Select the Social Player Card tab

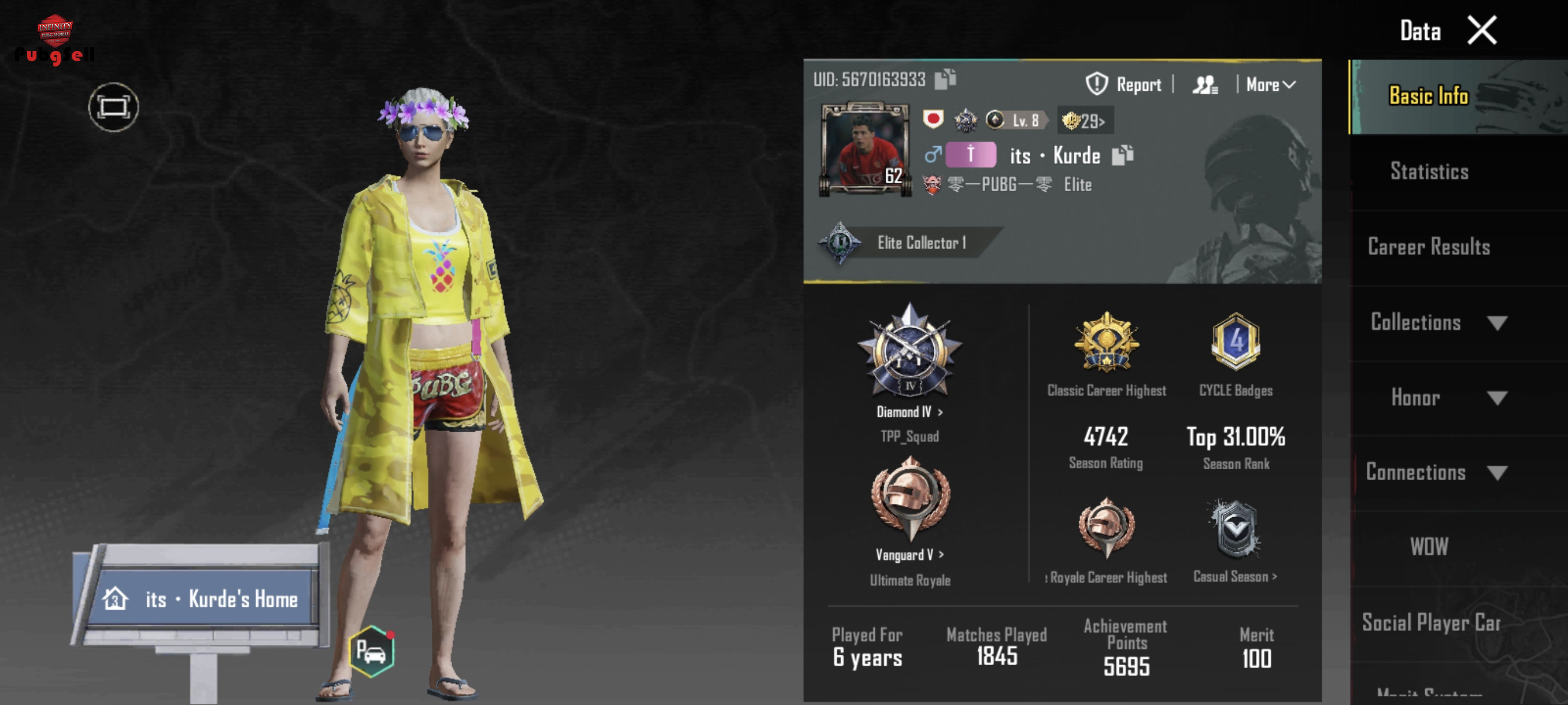coord(1430,623)
